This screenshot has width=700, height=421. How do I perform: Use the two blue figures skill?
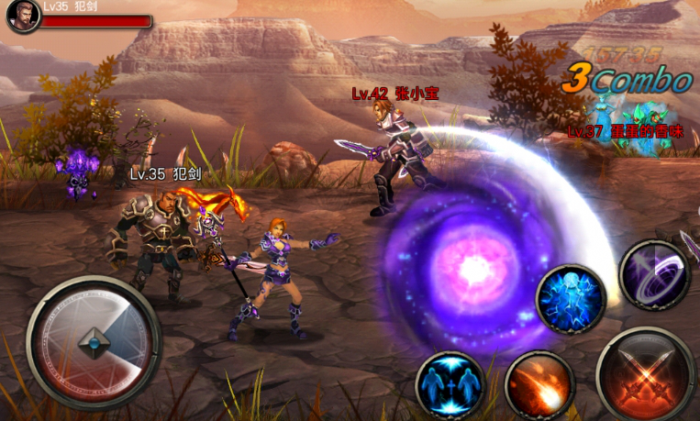(x=450, y=385)
